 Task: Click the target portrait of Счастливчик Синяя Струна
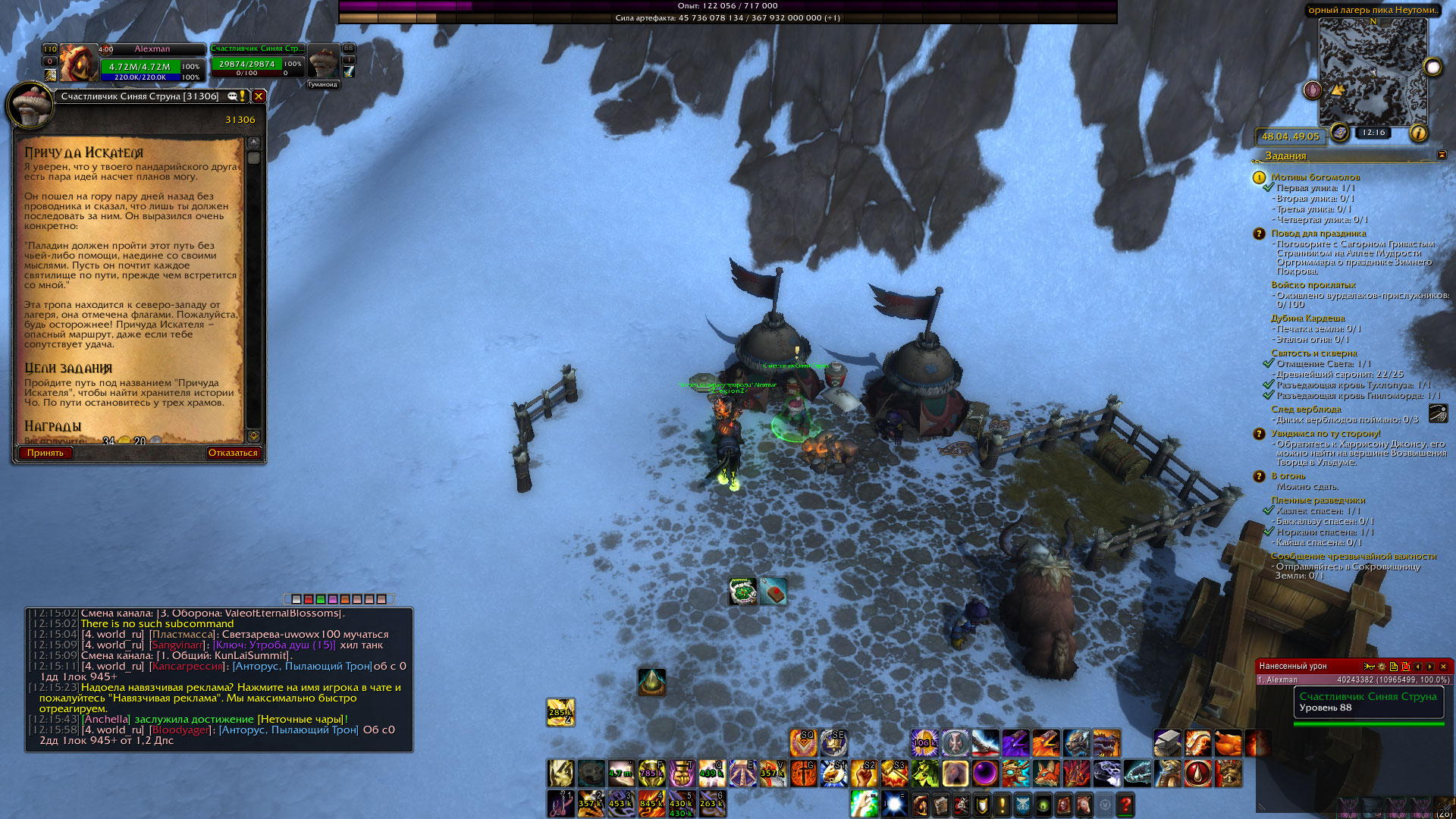click(x=324, y=61)
